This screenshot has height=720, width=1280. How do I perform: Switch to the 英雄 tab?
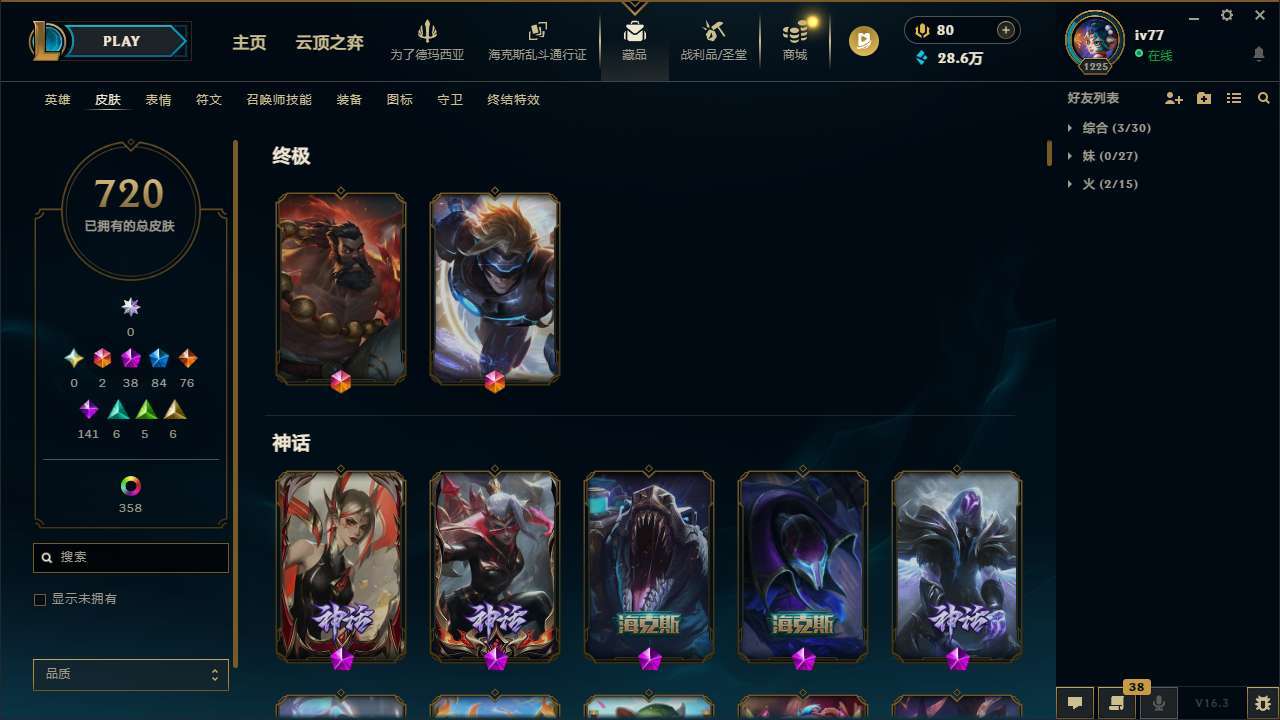pyautogui.click(x=57, y=100)
